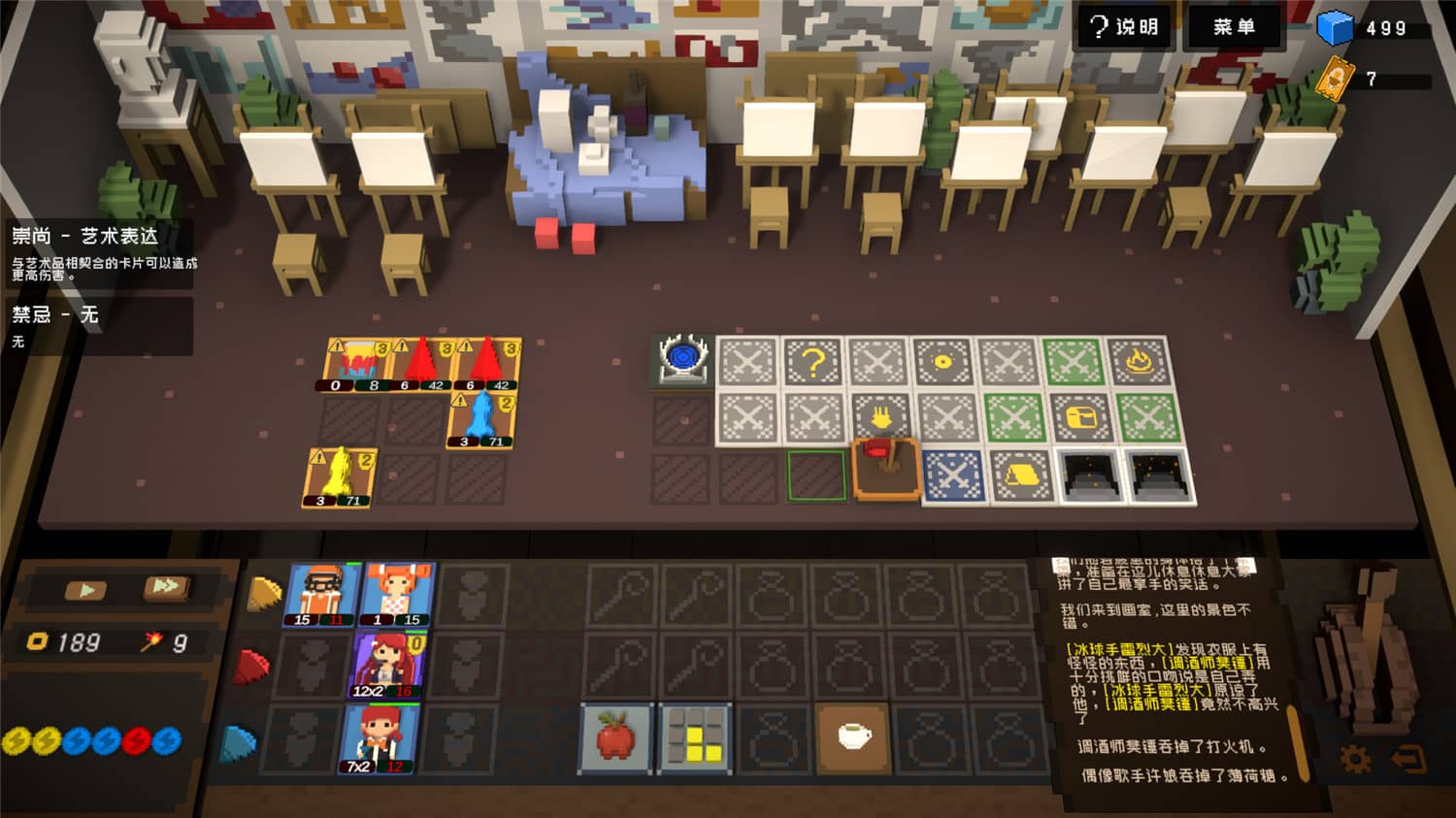Select the paint bucket enemy card
Viewport: 1456px width, 818px height.
click(x=355, y=364)
